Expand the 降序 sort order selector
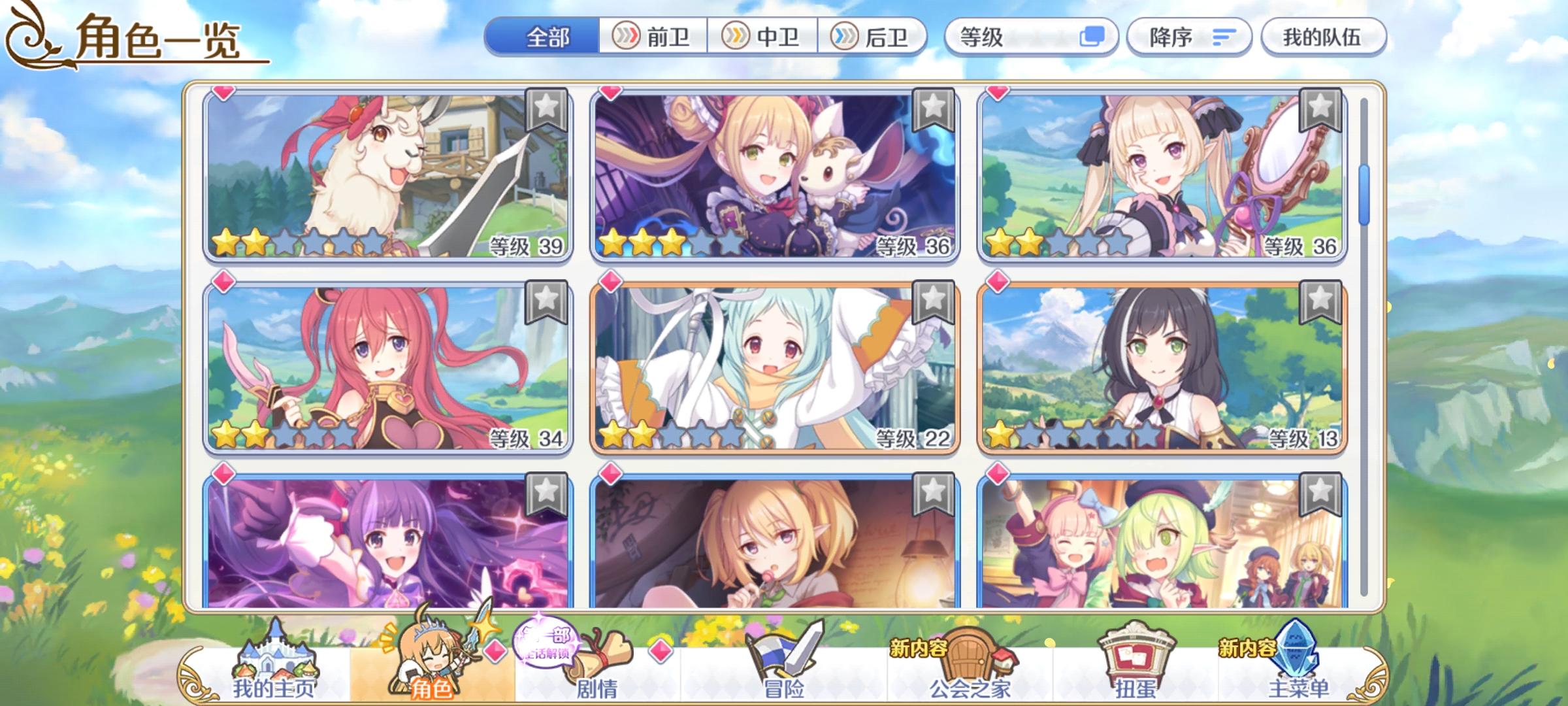The image size is (1568, 706). pyautogui.click(x=1189, y=37)
